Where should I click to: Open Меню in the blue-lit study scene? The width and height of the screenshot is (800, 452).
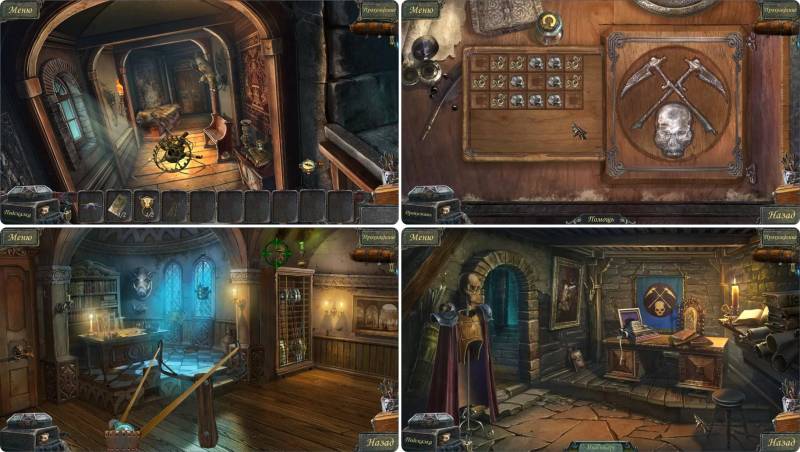(20, 238)
